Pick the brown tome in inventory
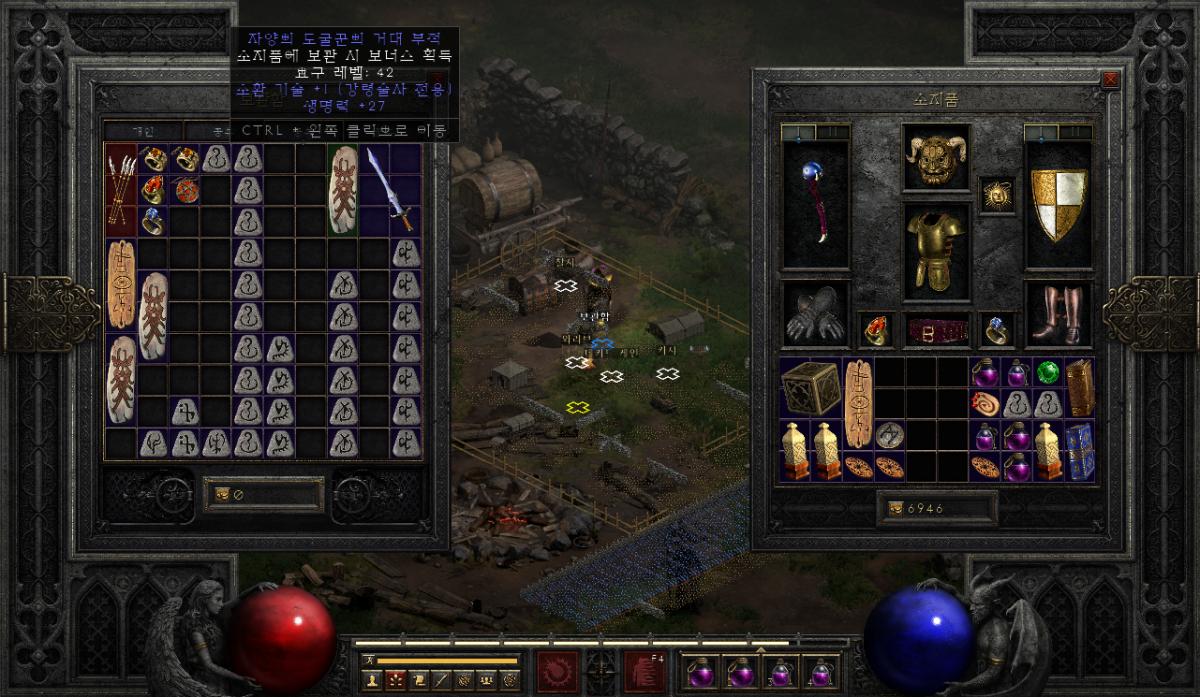The width and height of the screenshot is (1200, 697). pos(1079,387)
